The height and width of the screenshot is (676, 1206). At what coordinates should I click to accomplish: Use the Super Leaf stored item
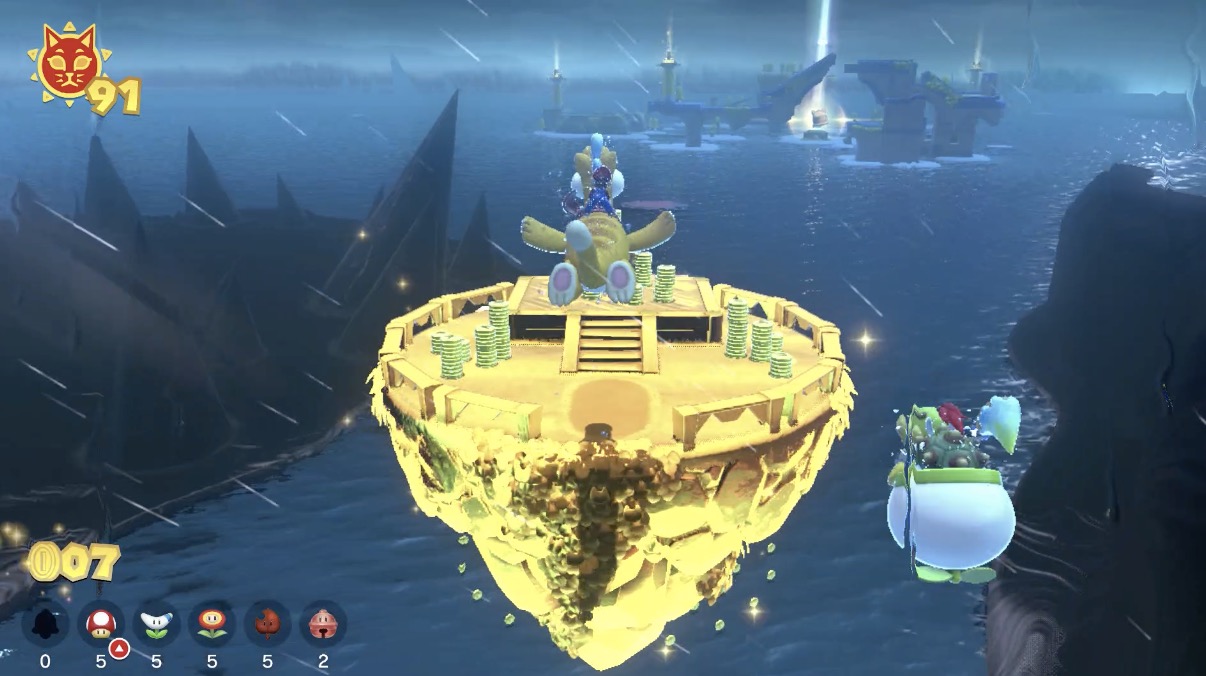[x=268, y=624]
